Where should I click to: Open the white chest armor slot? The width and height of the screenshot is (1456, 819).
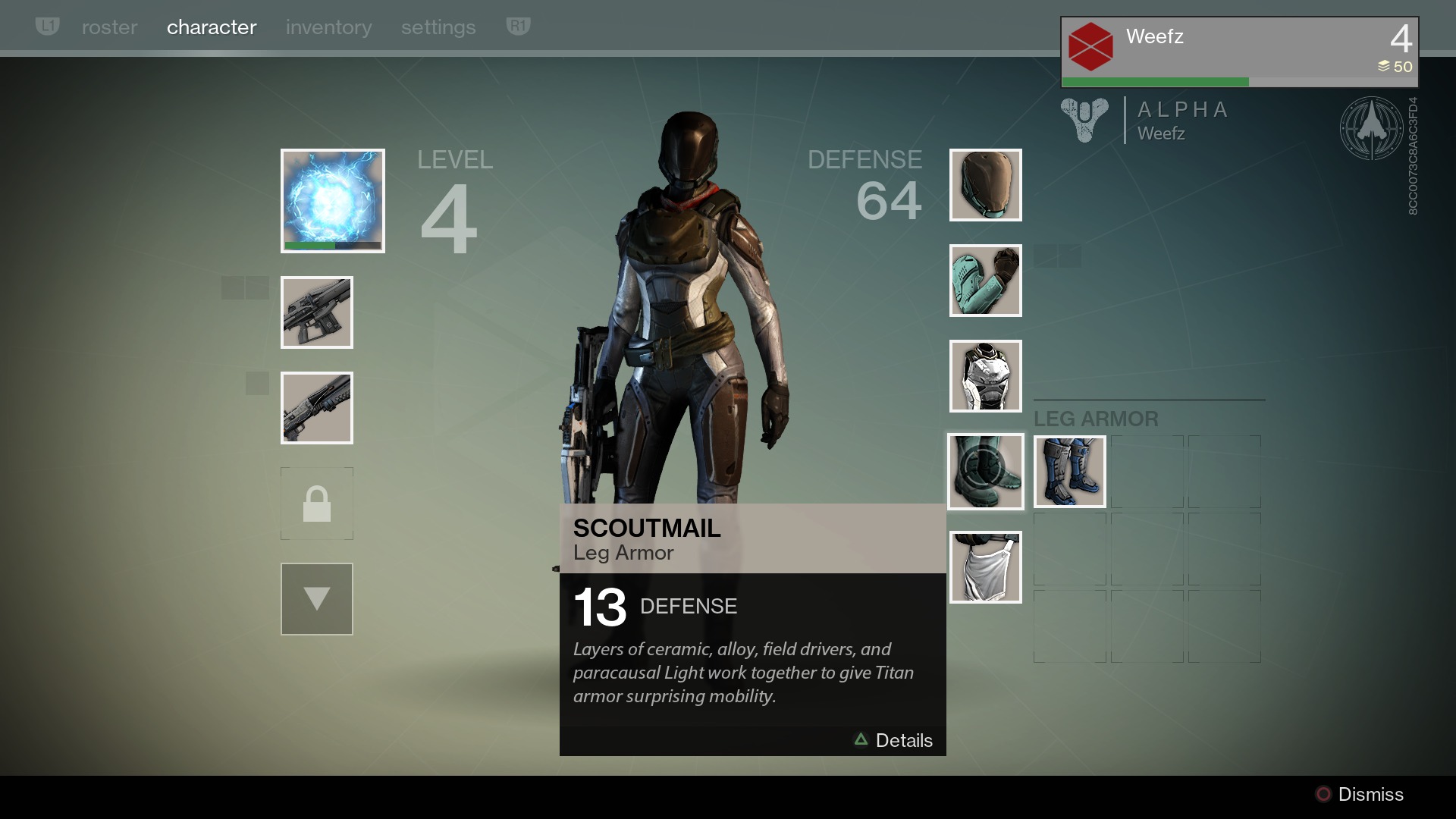point(985,376)
